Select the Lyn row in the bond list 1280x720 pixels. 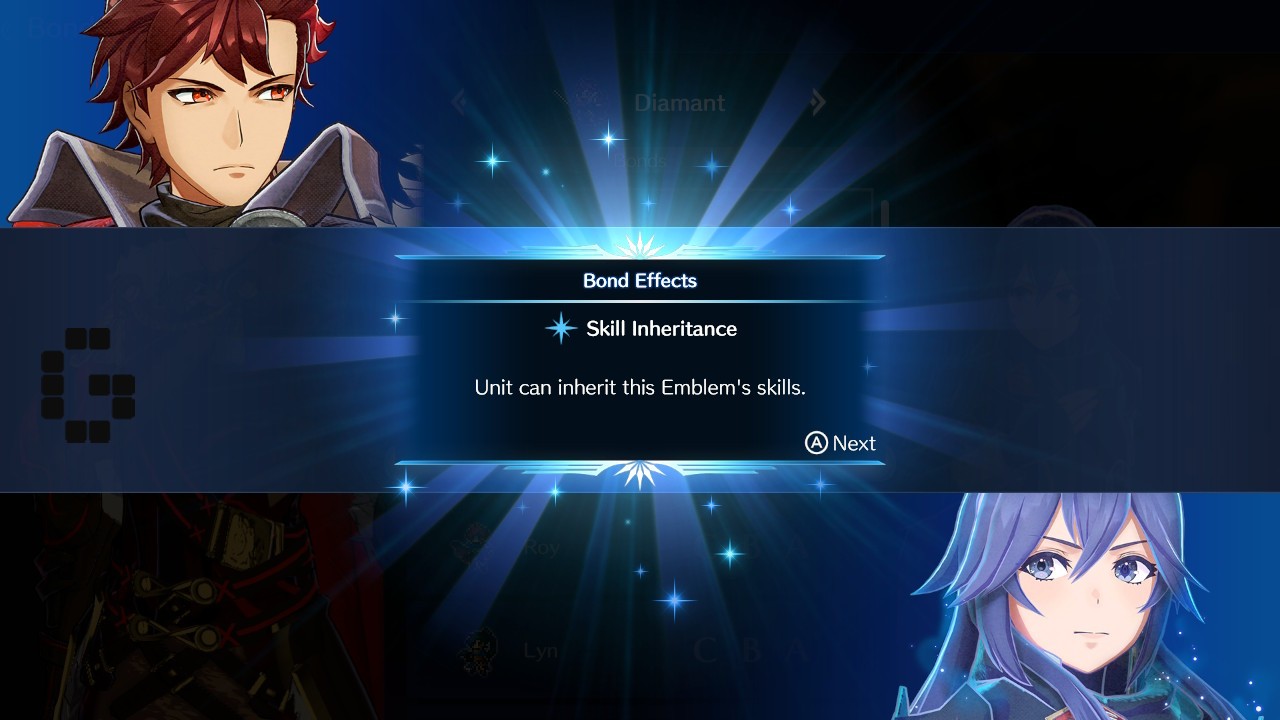[540, 649]
